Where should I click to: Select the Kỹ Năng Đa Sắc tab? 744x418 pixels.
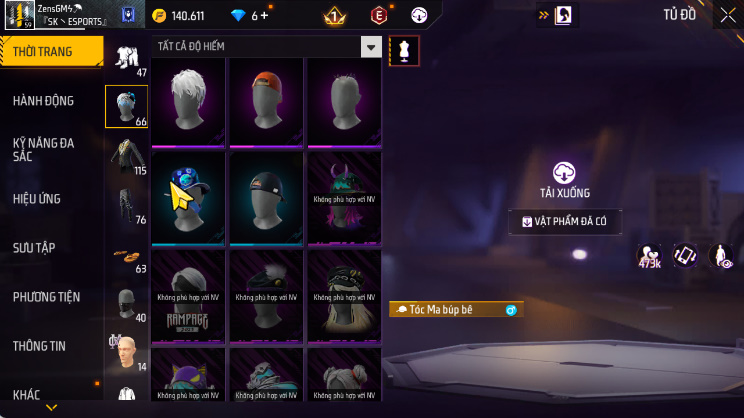click(44, 149)
